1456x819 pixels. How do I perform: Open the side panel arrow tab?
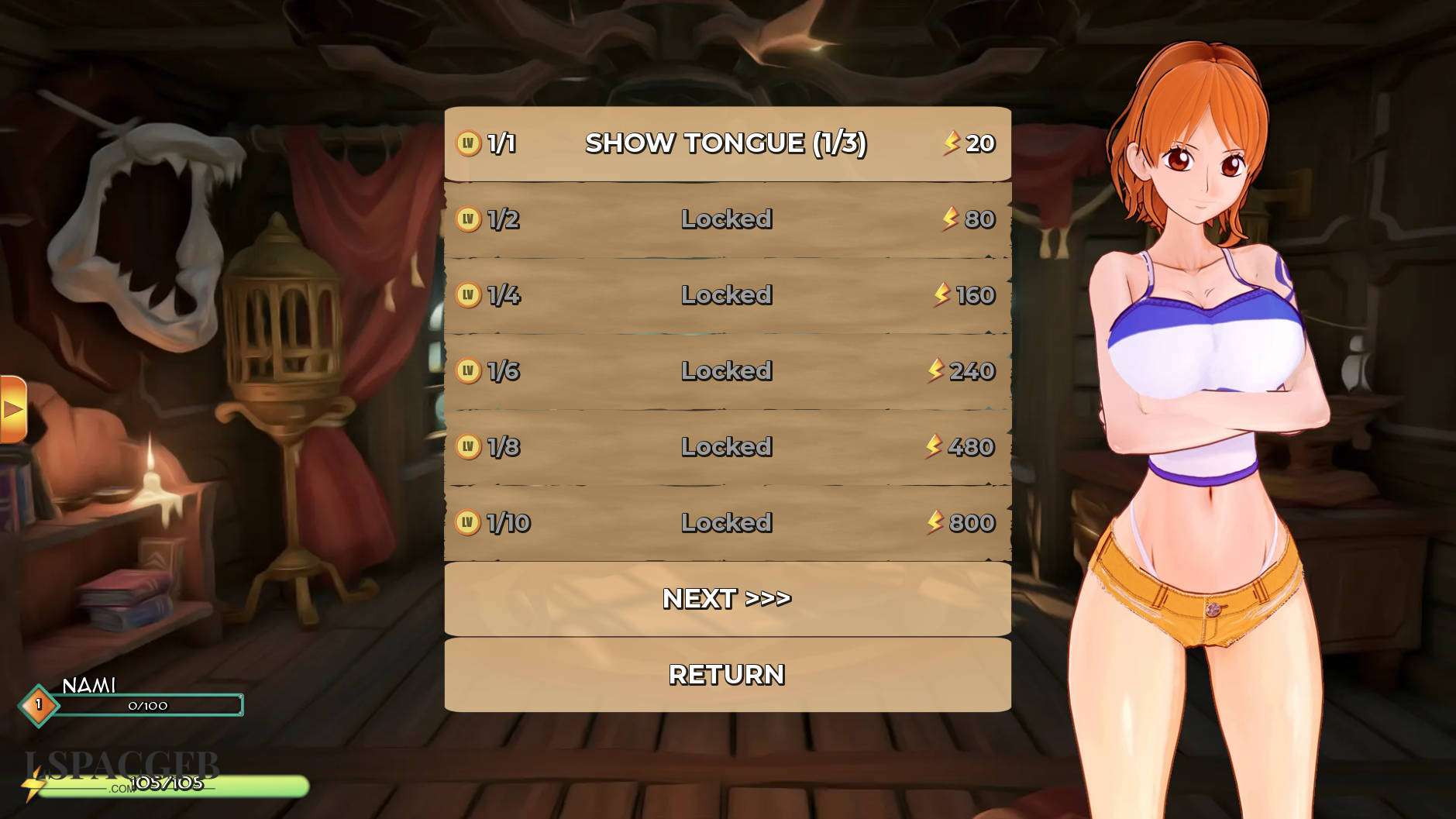click(x=12, y=409)
